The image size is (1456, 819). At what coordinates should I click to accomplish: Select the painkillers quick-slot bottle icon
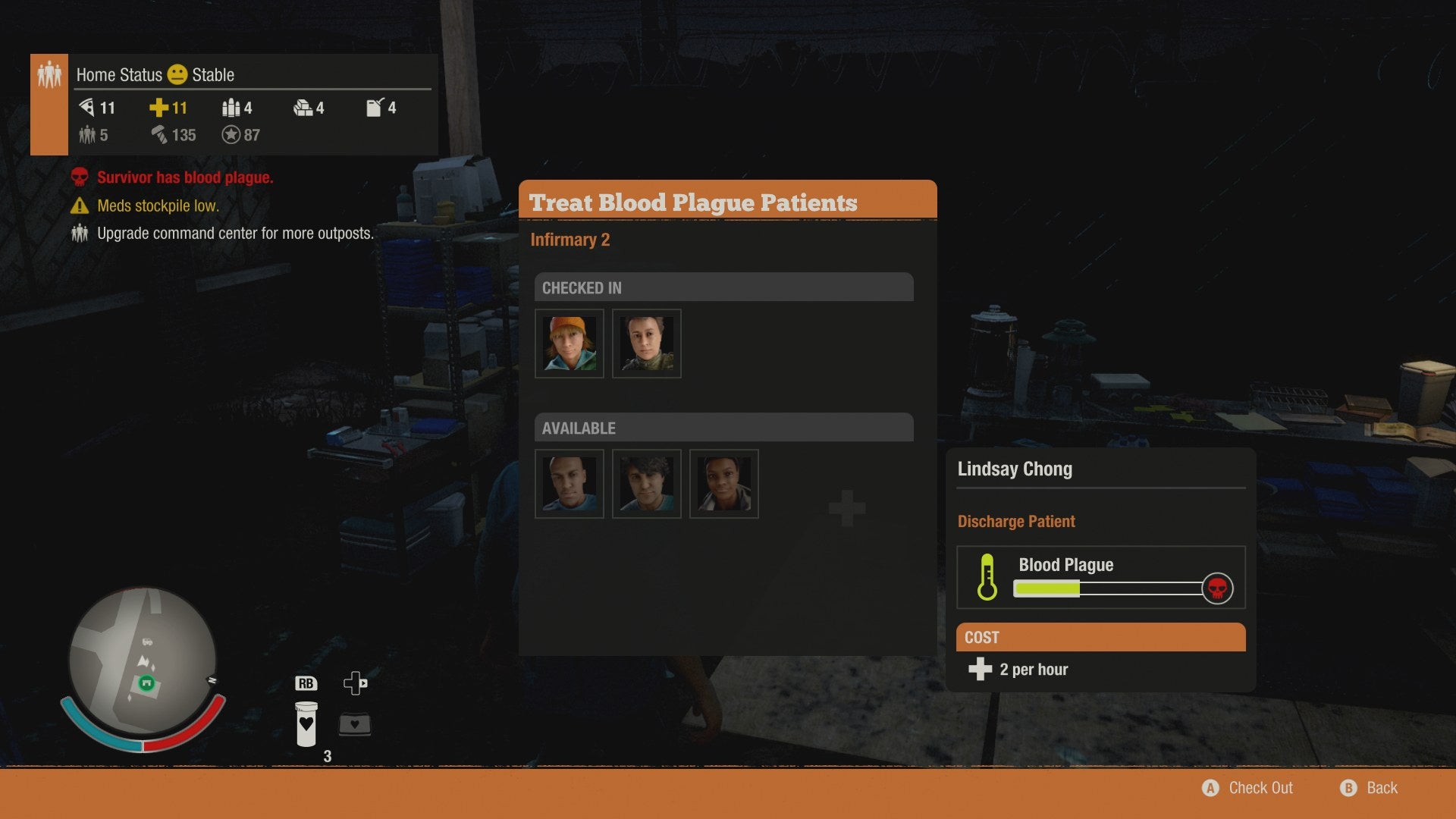(306, 723)
